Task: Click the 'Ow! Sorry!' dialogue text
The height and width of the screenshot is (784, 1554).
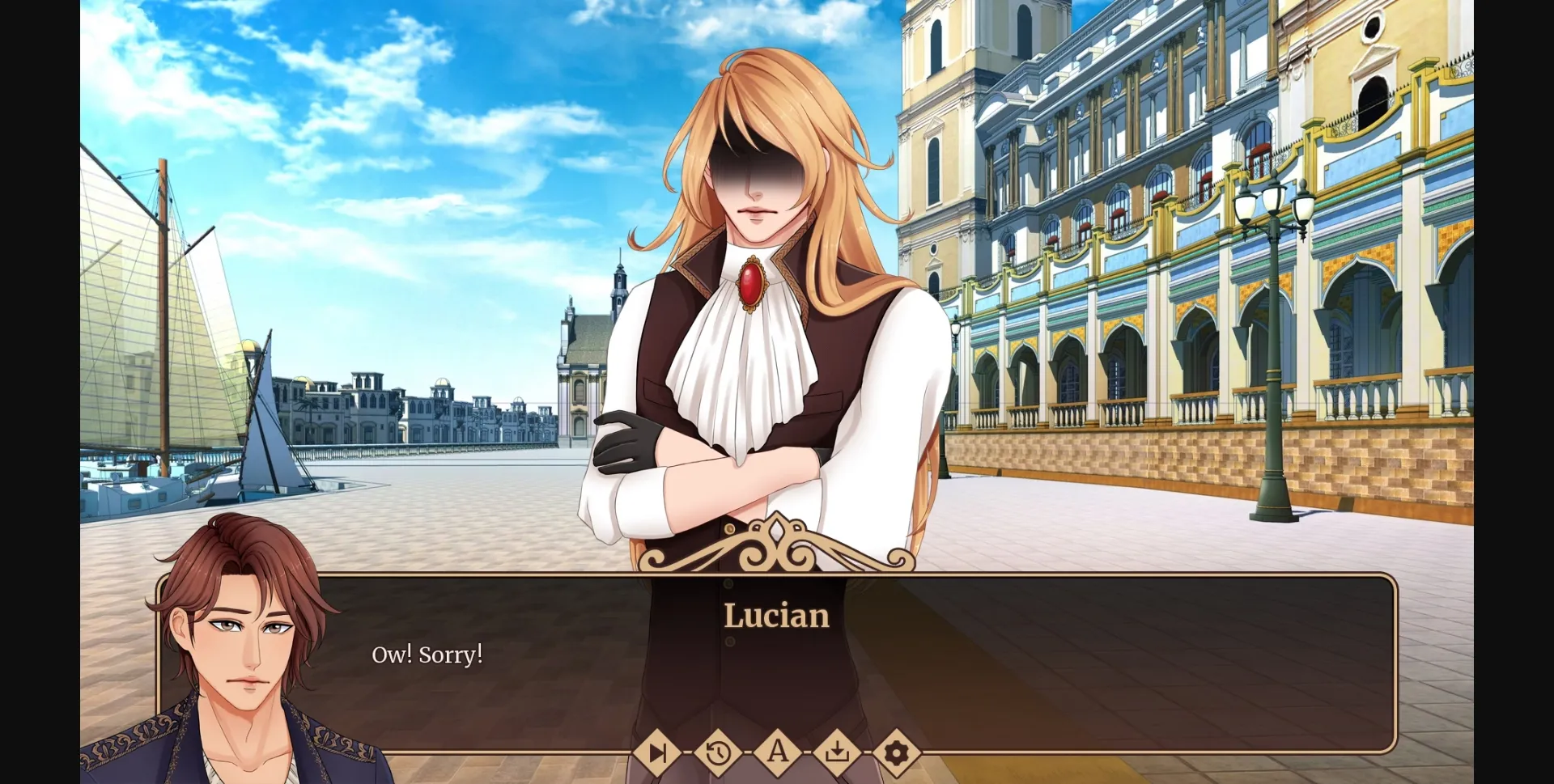Action: click(427, 655)
